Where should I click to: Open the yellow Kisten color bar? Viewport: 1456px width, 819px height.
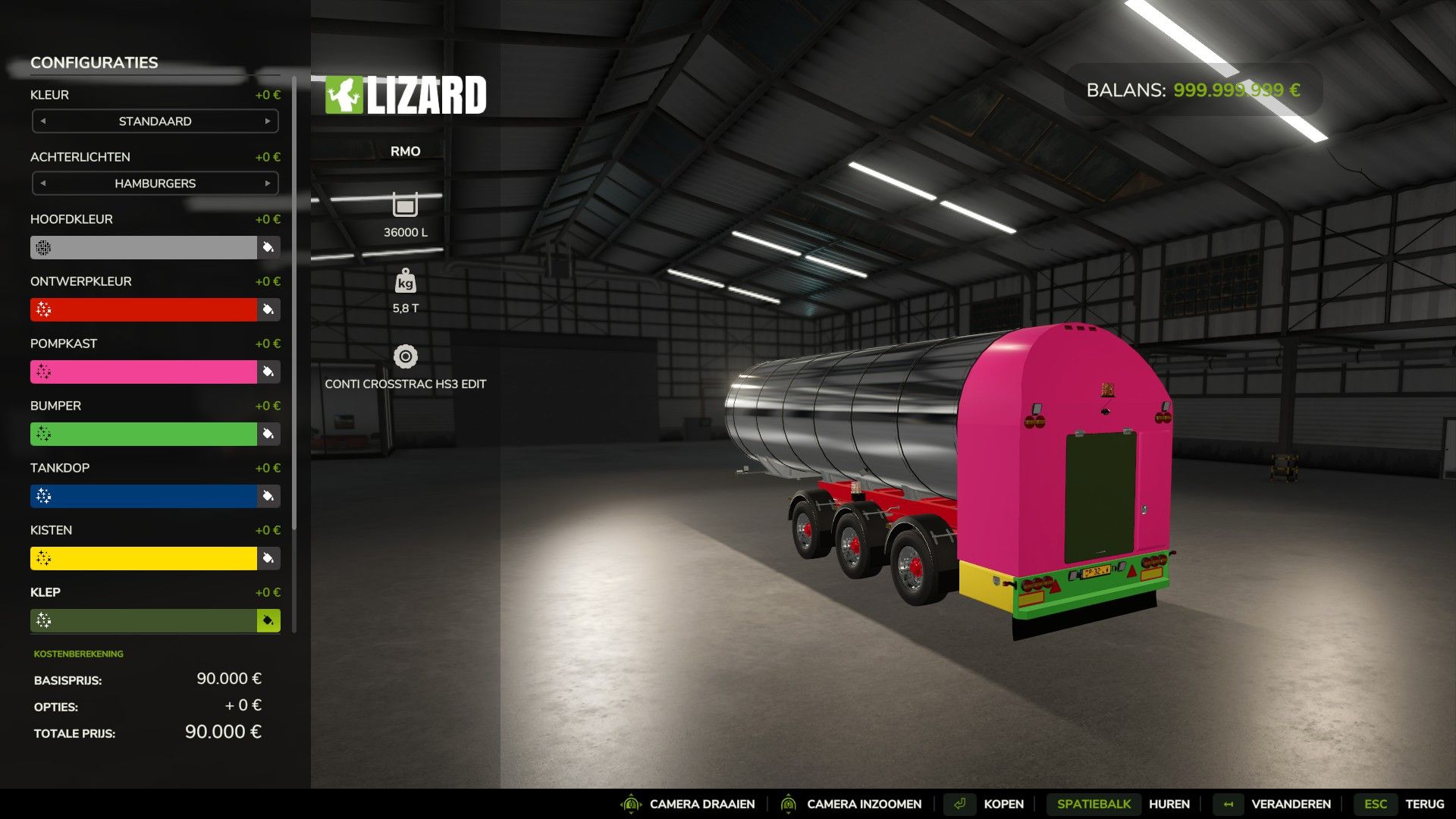click(144, 558)
